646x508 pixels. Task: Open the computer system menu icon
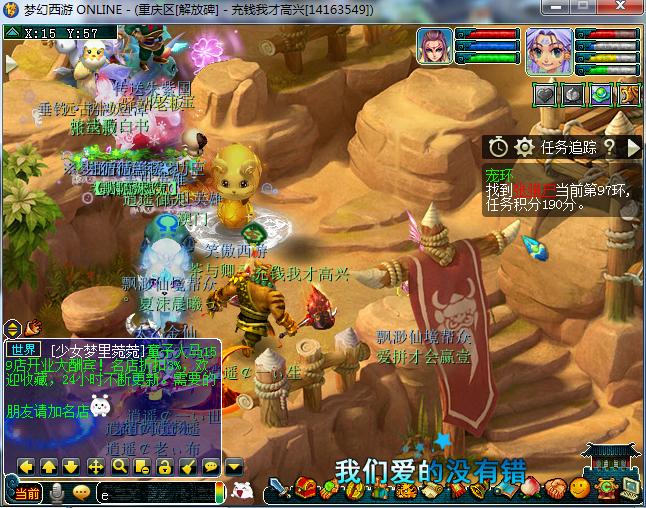(x=629, y=489)
